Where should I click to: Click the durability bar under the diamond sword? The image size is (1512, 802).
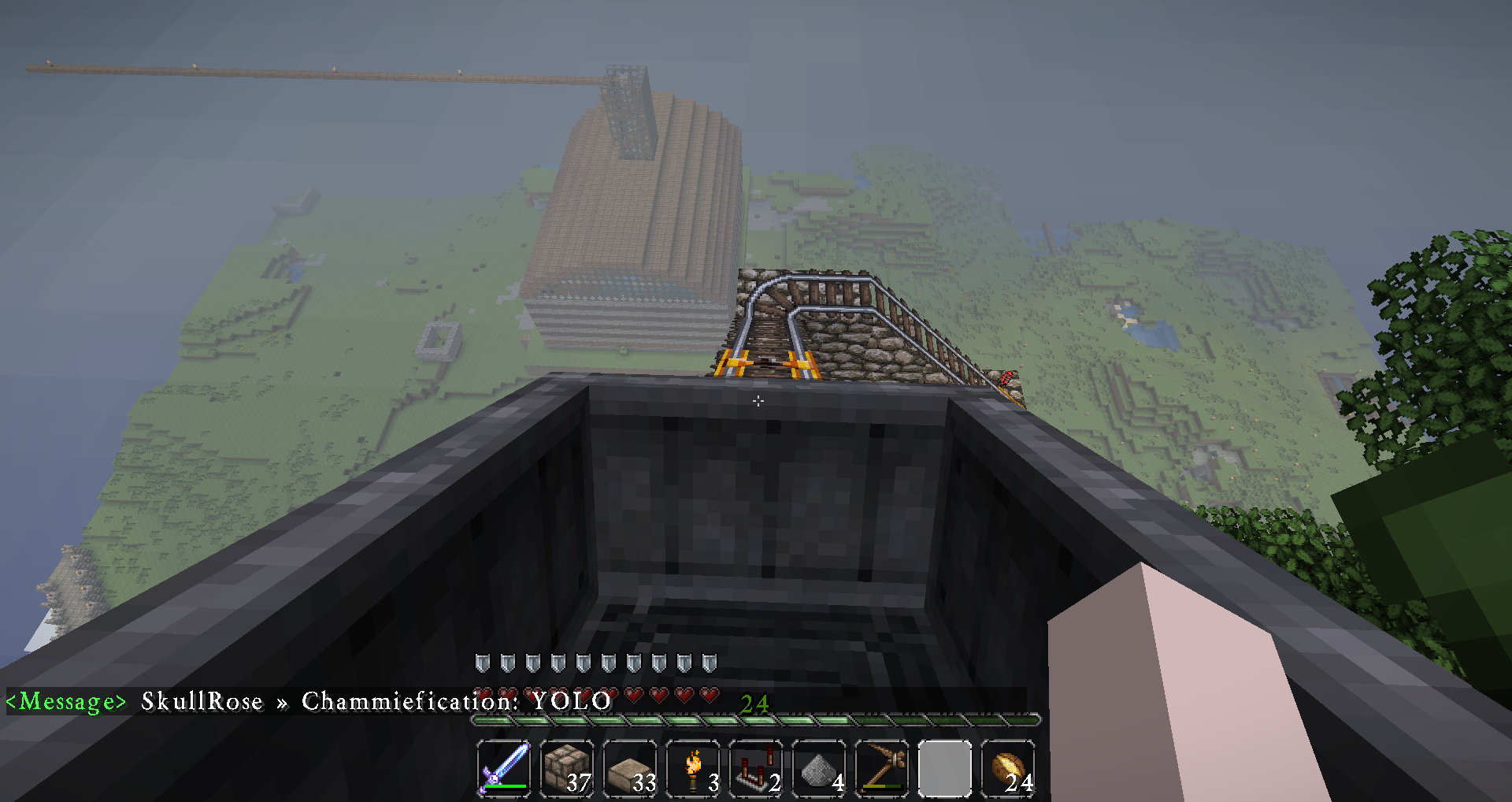tap(504, 786)
